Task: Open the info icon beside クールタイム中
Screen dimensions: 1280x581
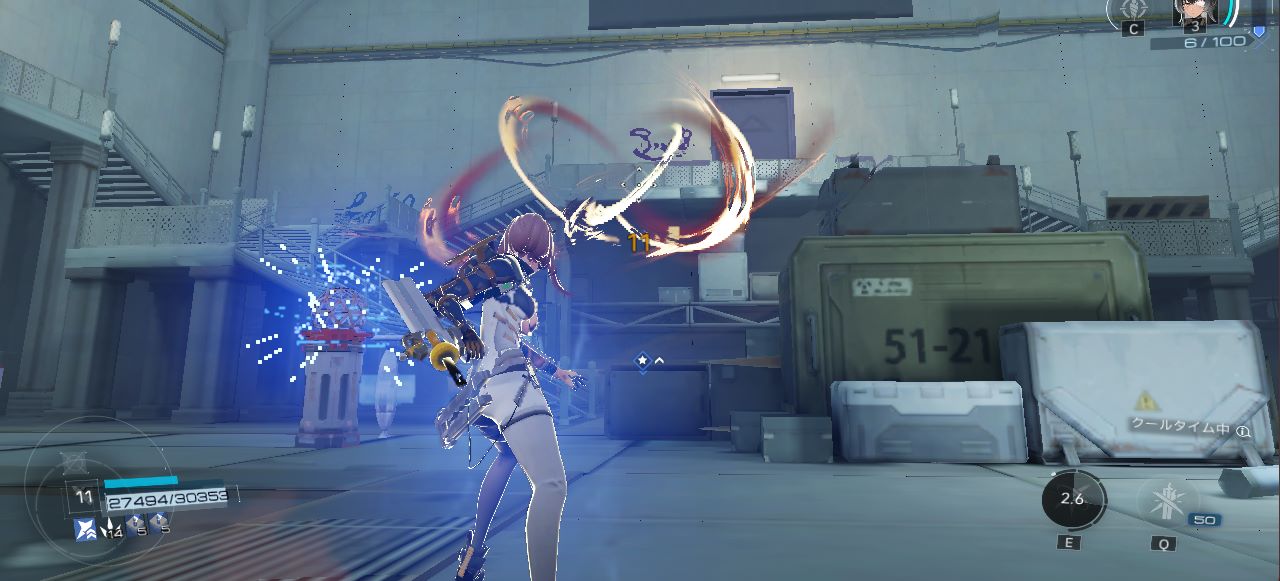Action: pos(1243,431)
